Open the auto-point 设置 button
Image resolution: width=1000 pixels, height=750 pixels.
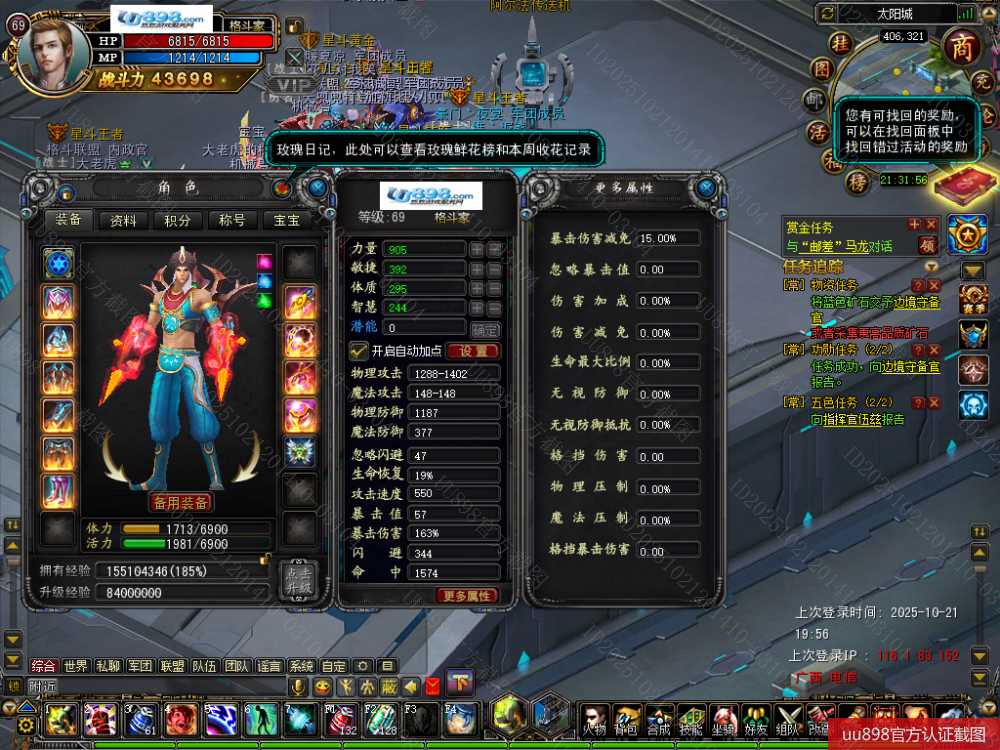(x=473, y=351)
